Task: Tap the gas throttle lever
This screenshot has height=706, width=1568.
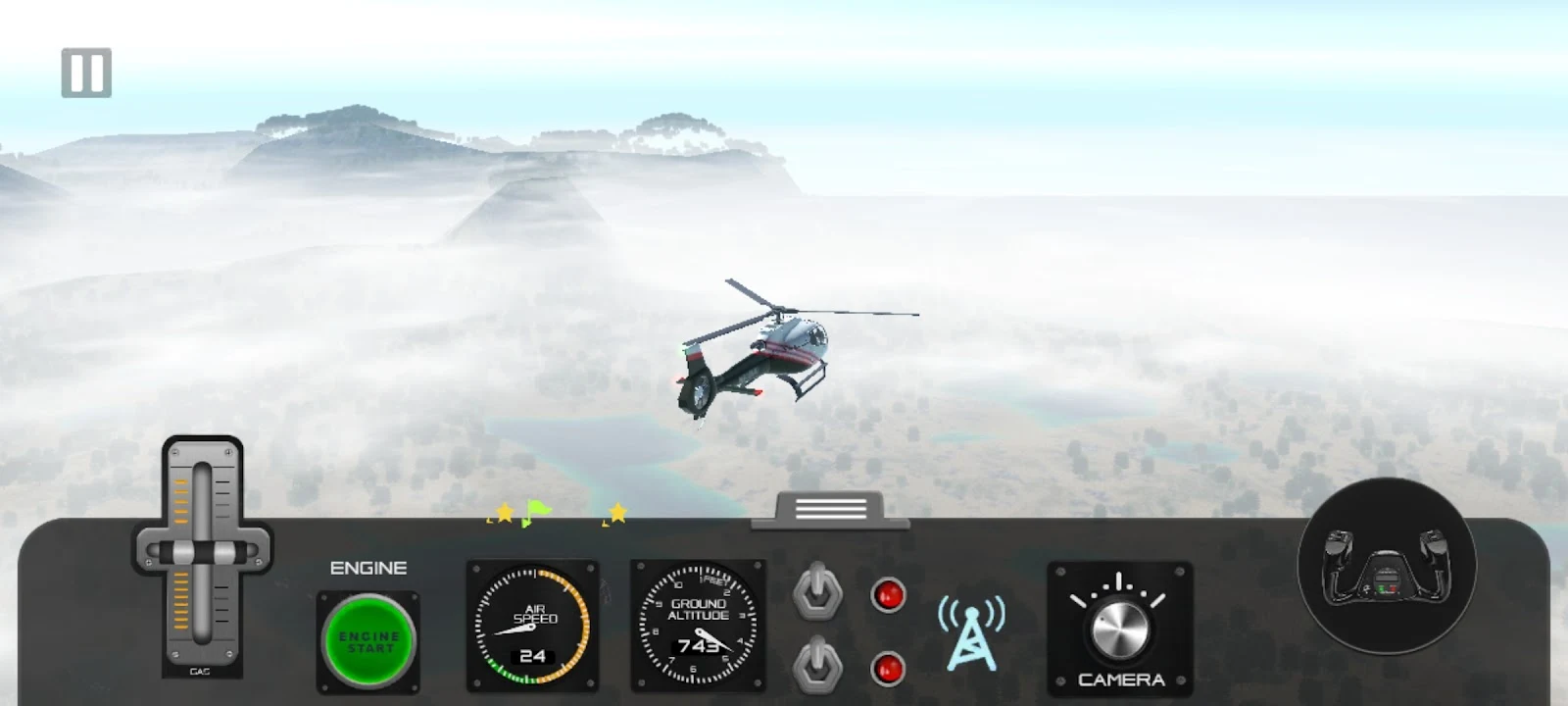Action: [202, 552]
